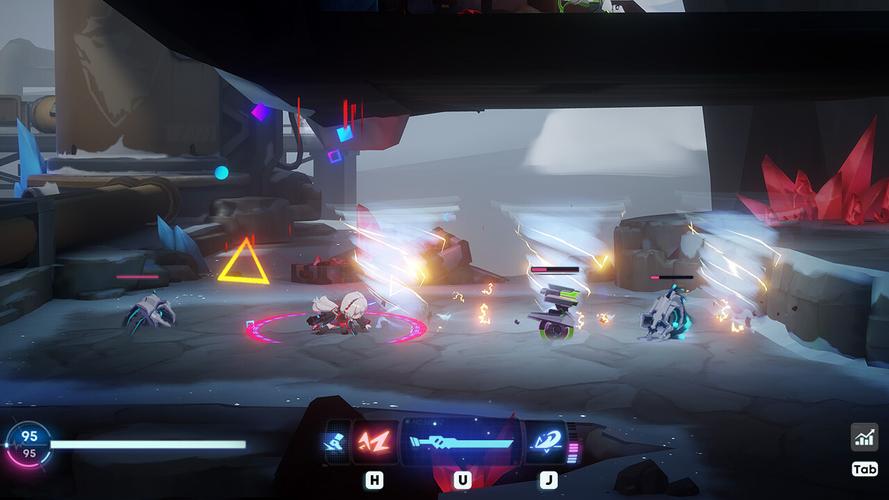Open the stats chart panel

point(864,437)
